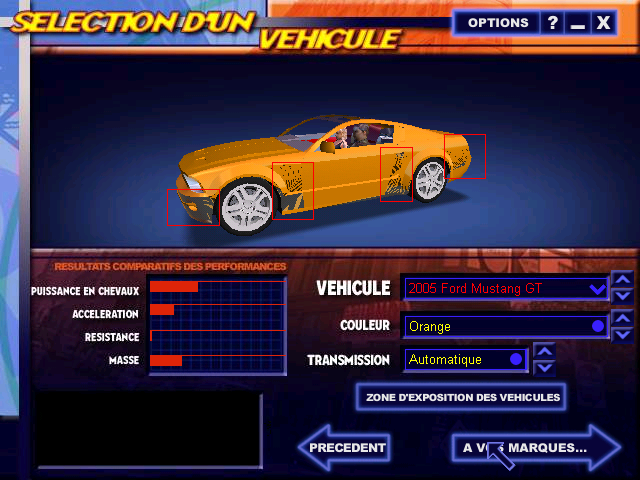Minimize the game with the underscore button
The image size is (640, 480).
point(577,22)
